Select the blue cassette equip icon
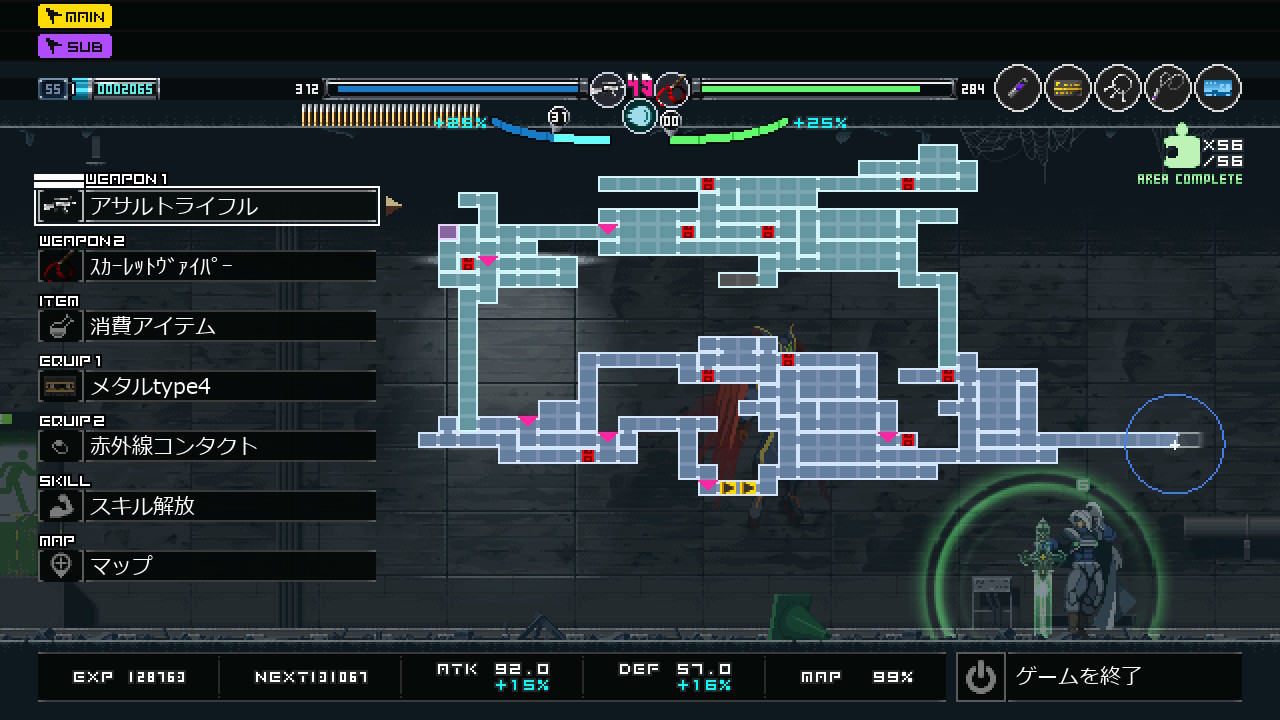The width and height of the screenshot is (1280, 720). pos(1218,89)
